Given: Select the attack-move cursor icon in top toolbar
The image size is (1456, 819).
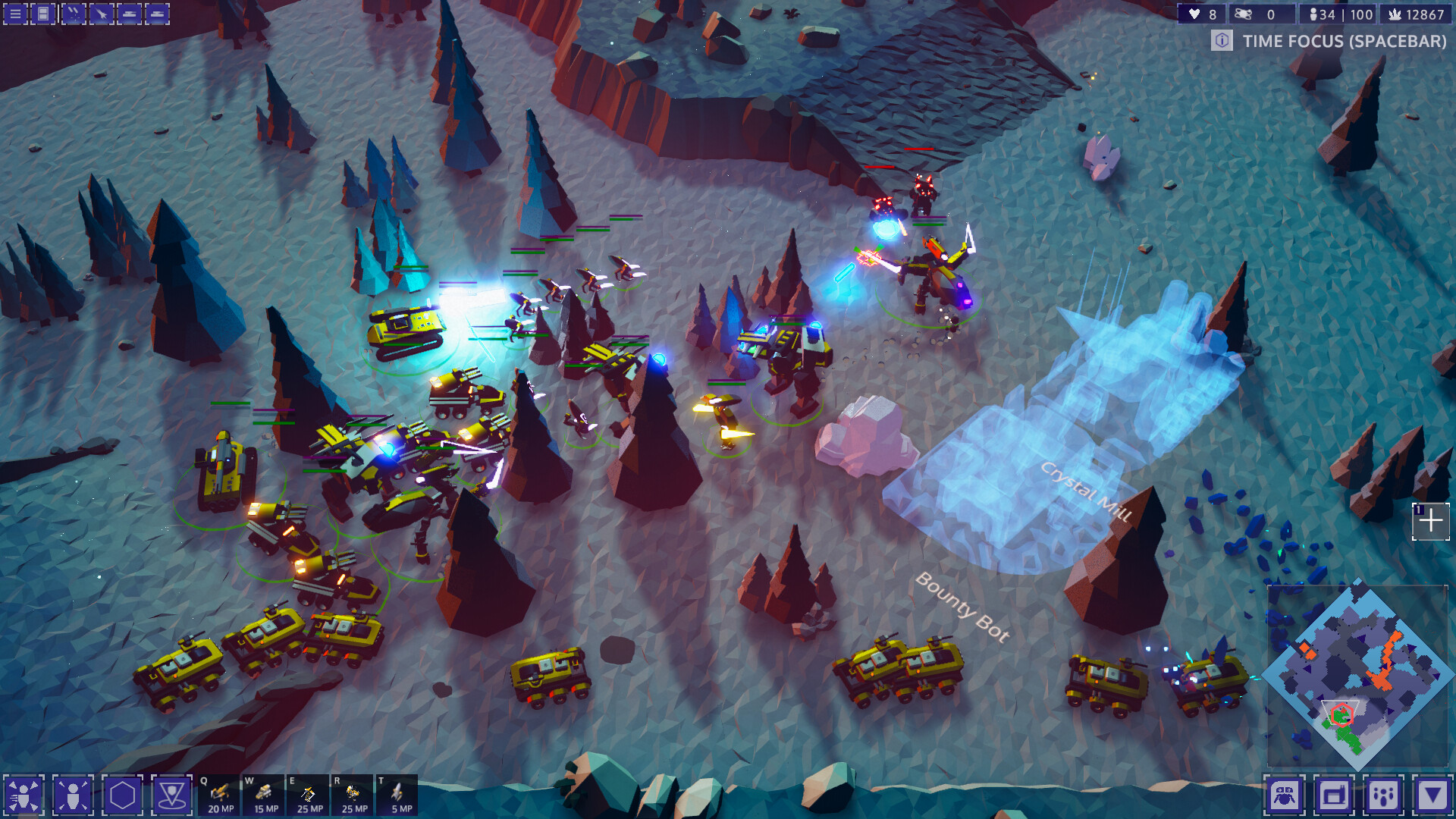Looking at the screenshot, I should (99, 14).
